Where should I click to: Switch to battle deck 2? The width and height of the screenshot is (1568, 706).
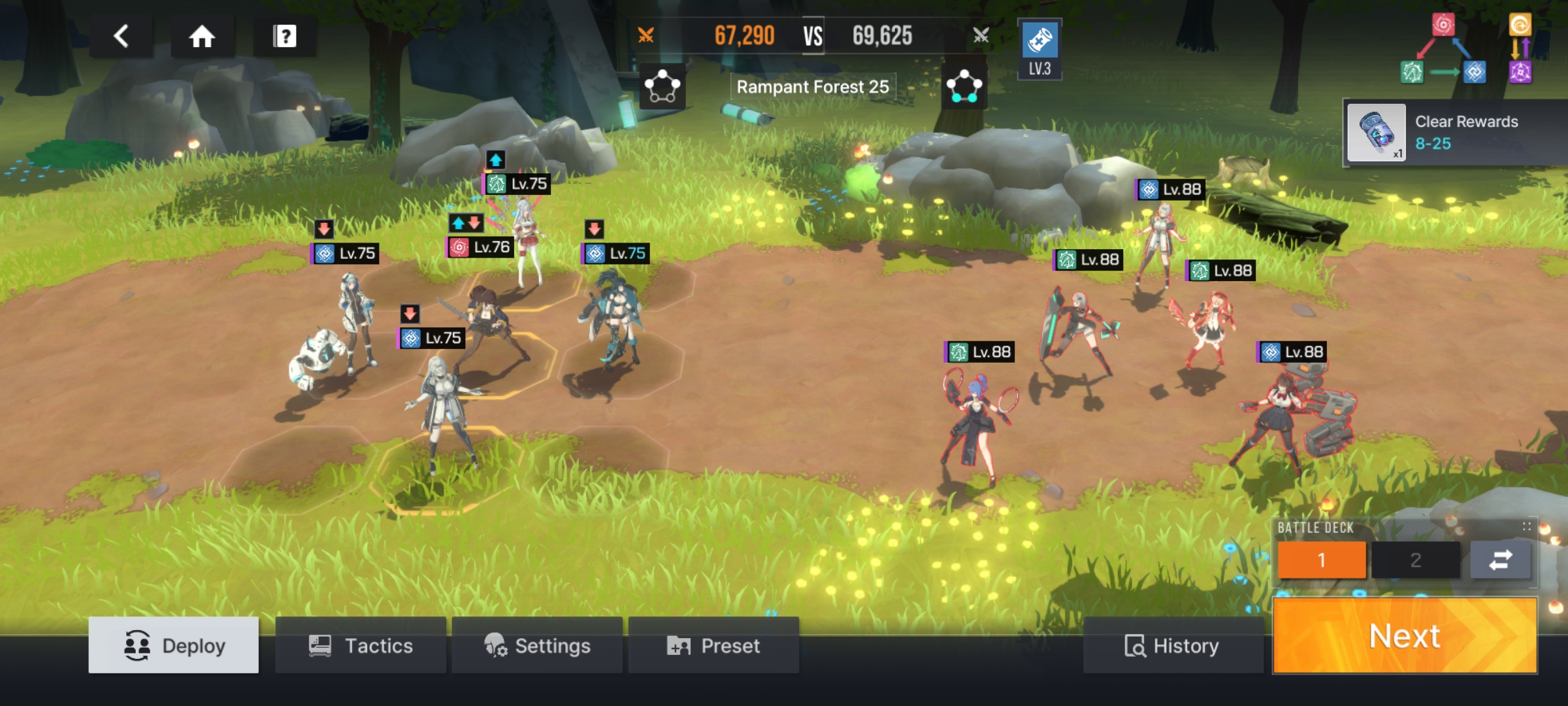click(x=1415, y=560)
